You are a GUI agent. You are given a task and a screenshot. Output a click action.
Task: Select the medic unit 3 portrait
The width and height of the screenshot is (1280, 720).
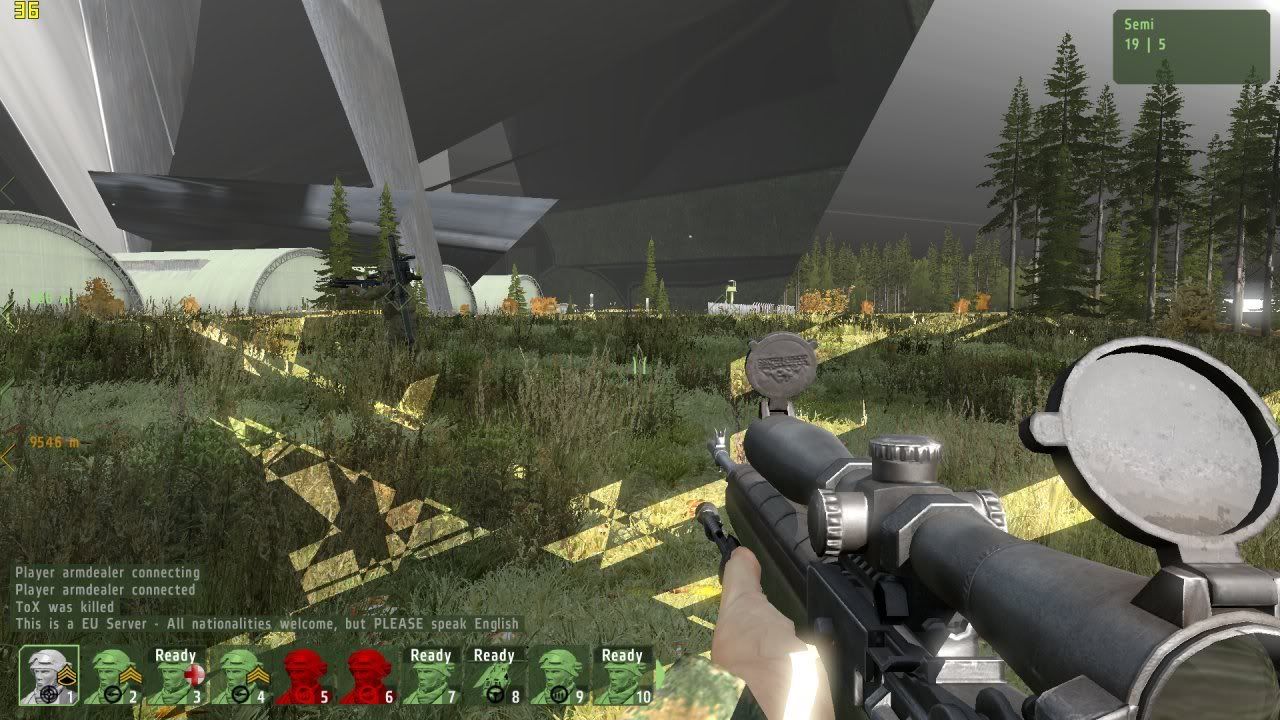[x=175, y=677]
